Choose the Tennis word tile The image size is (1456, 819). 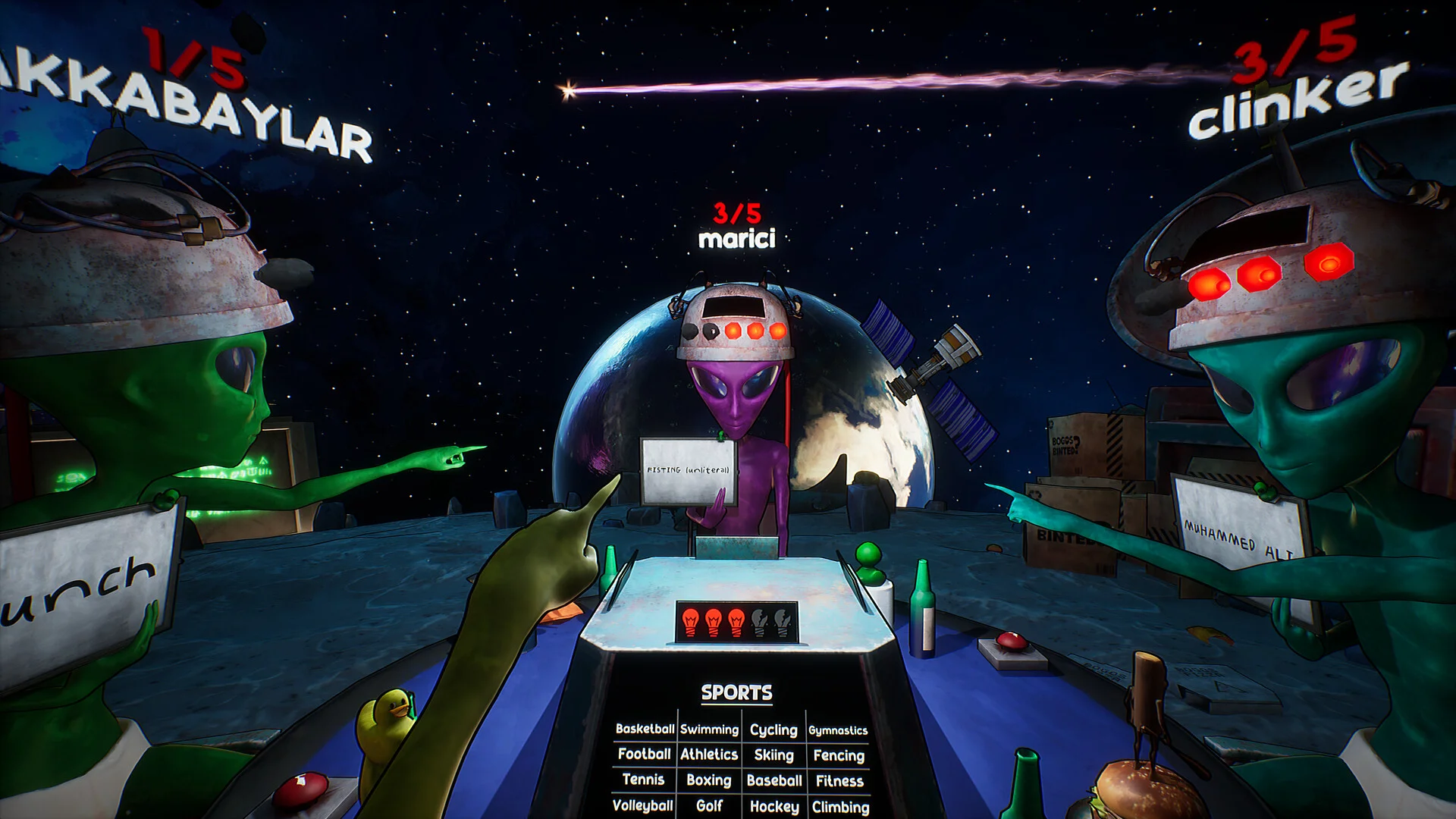[643, 780]
